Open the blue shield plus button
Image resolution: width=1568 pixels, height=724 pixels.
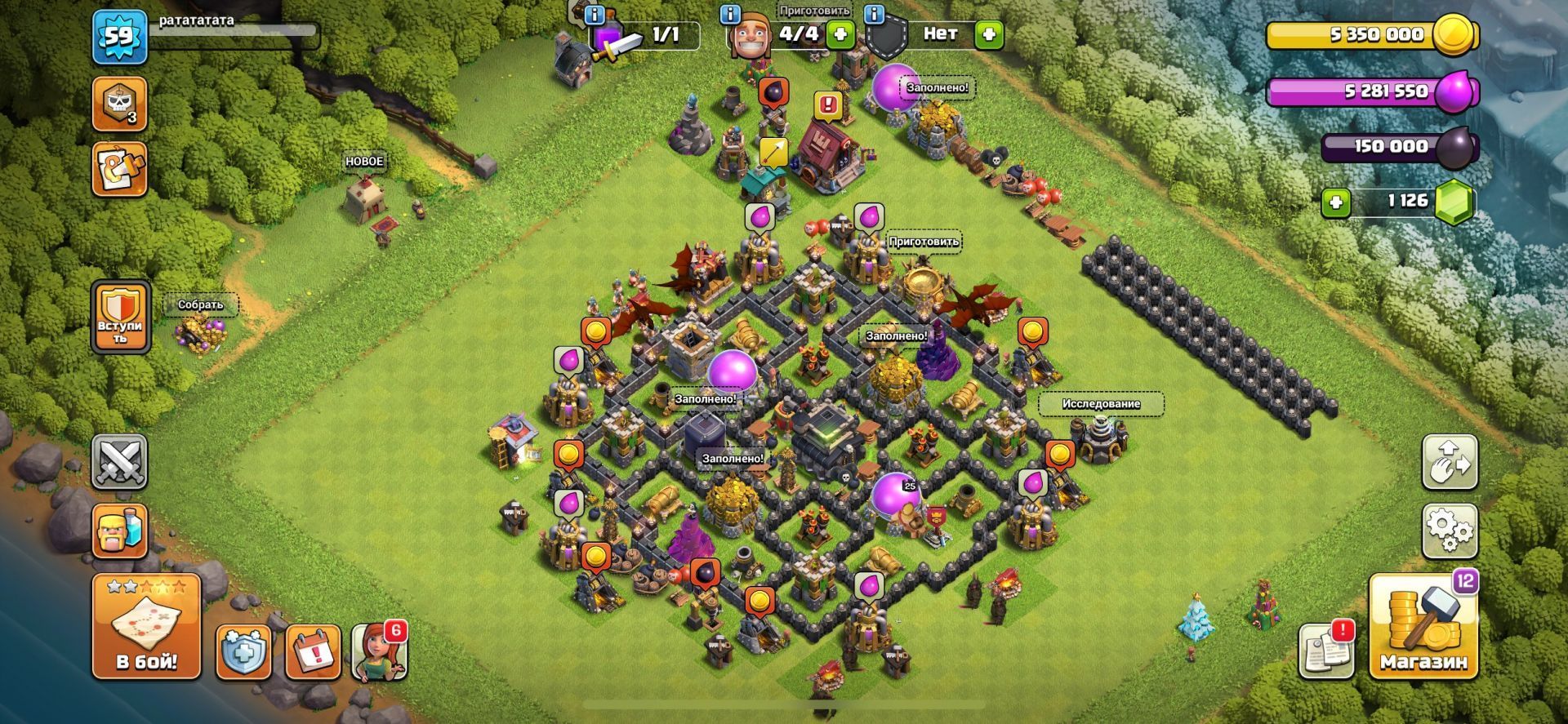[243, 651]
